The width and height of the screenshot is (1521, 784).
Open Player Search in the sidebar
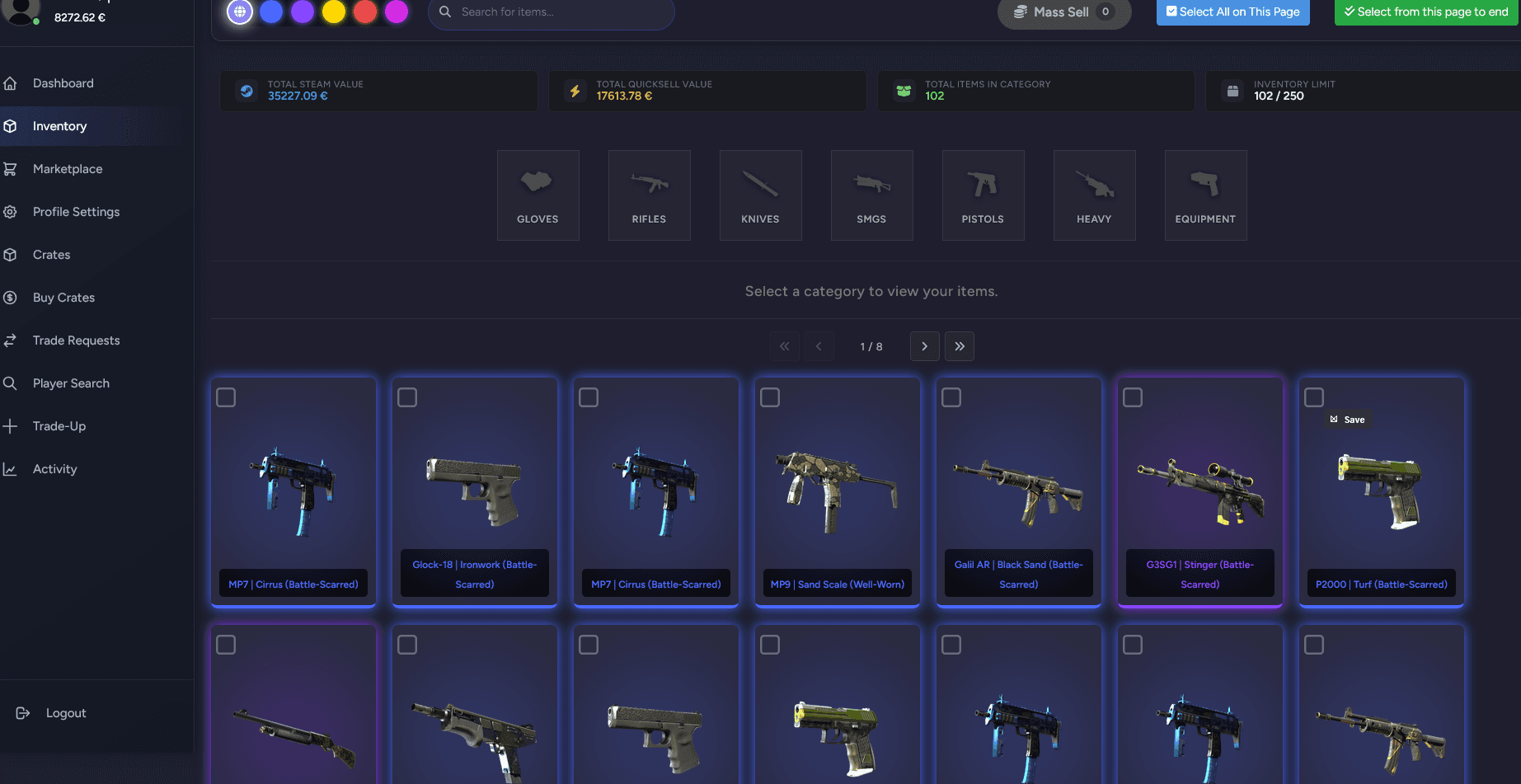[x=71, y=383]
